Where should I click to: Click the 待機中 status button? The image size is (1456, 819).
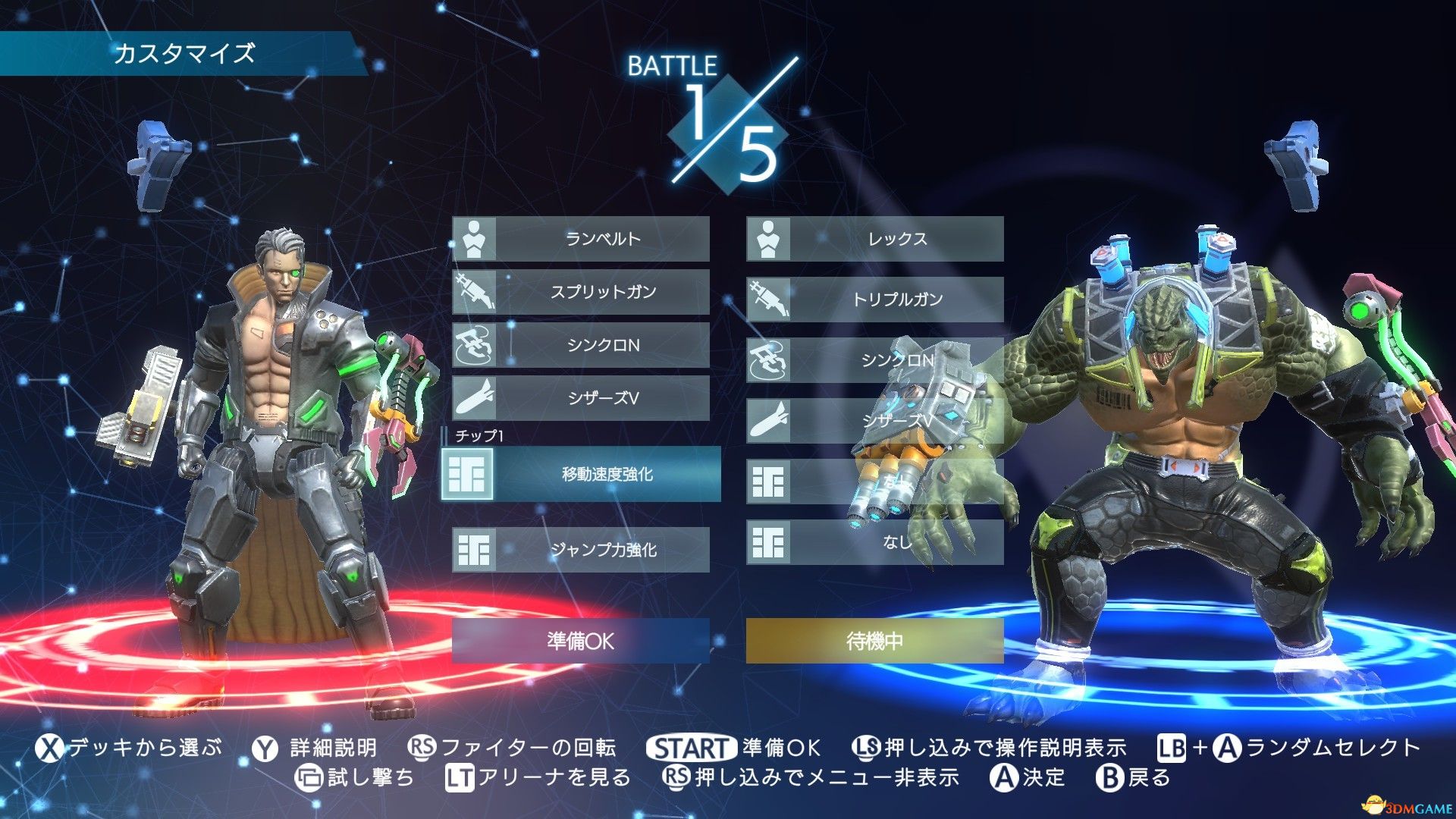(875, 641)
